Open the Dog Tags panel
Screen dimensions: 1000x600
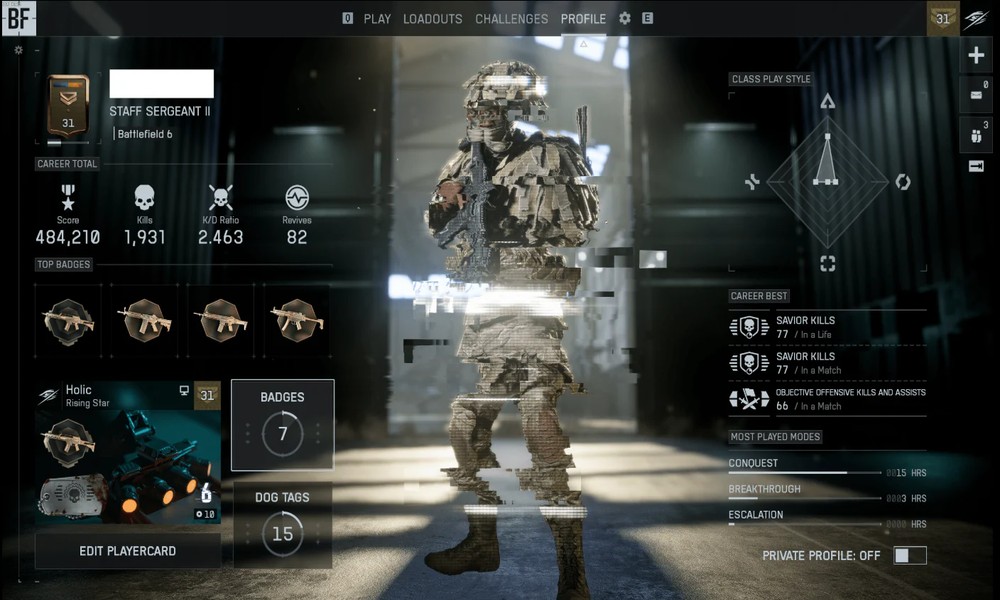click(x=282, y=524)
